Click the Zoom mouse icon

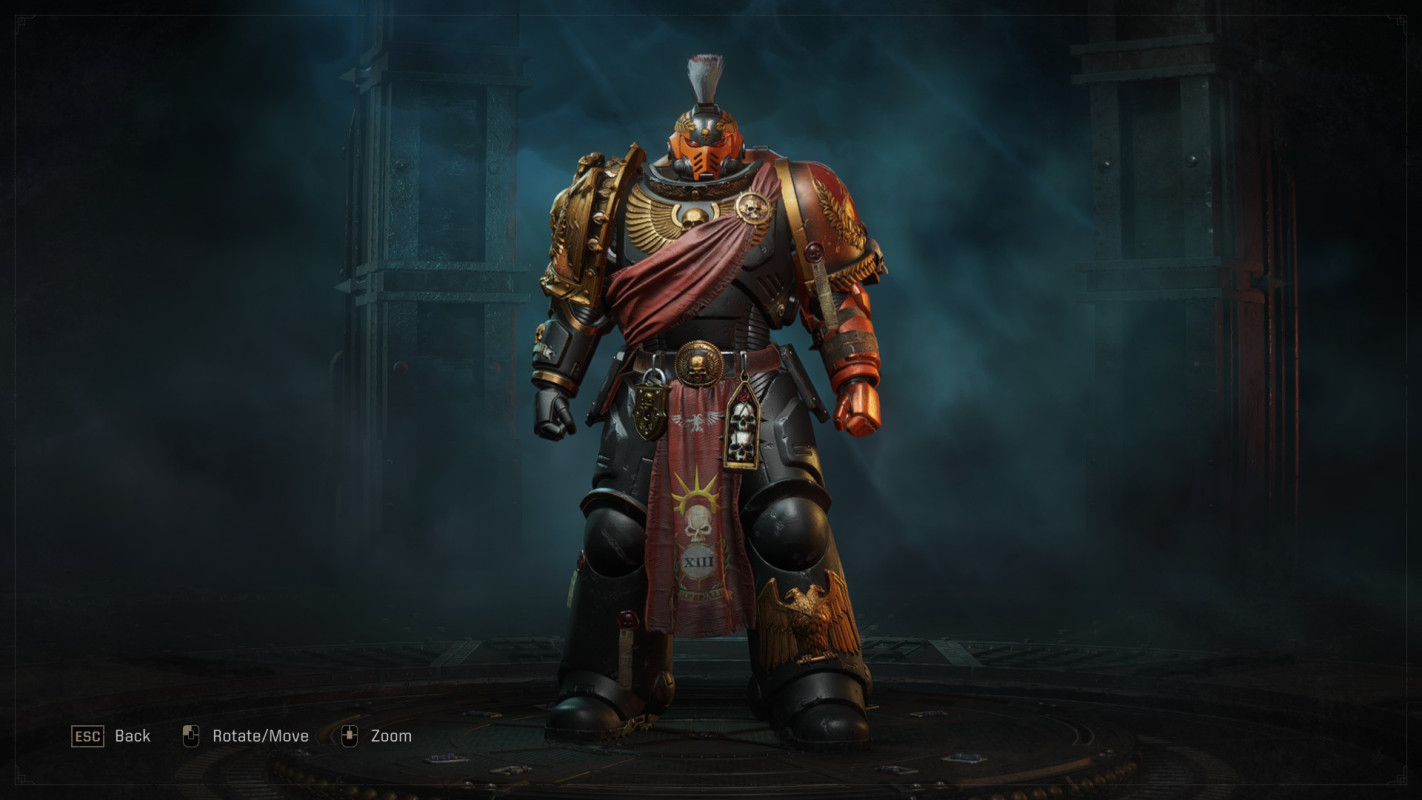coord(350,735)
